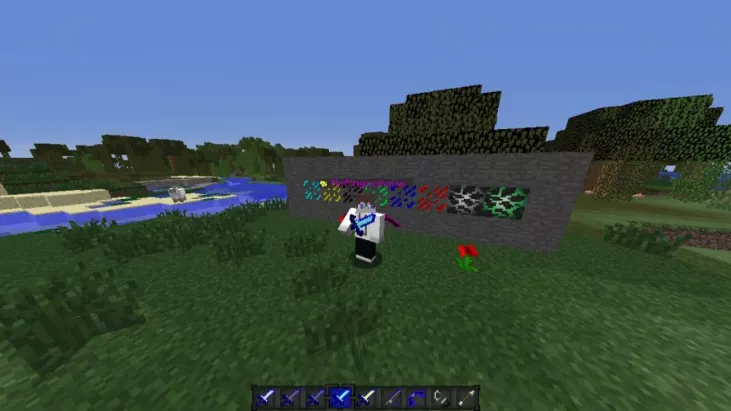Select the highlighted cyan sword hotbar slot

coord(341,397)
